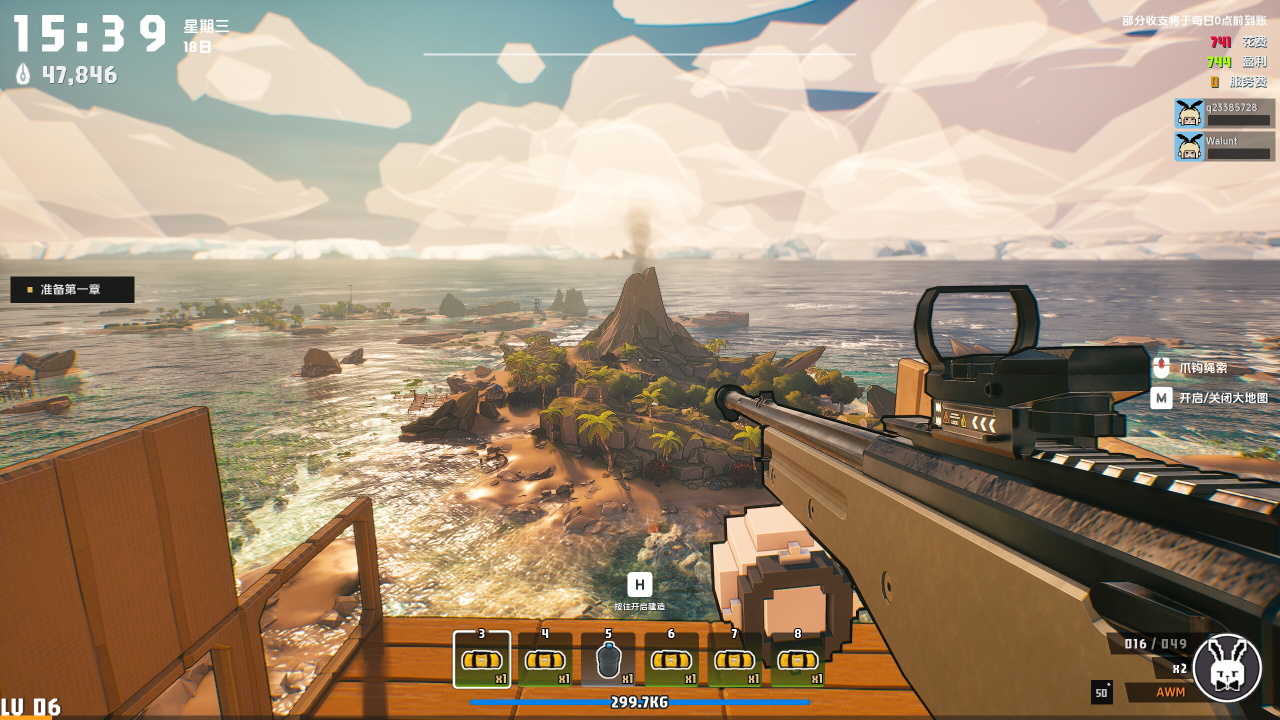
Task: Select the AWM weapon label
Action: click(x=1170, y=692)
